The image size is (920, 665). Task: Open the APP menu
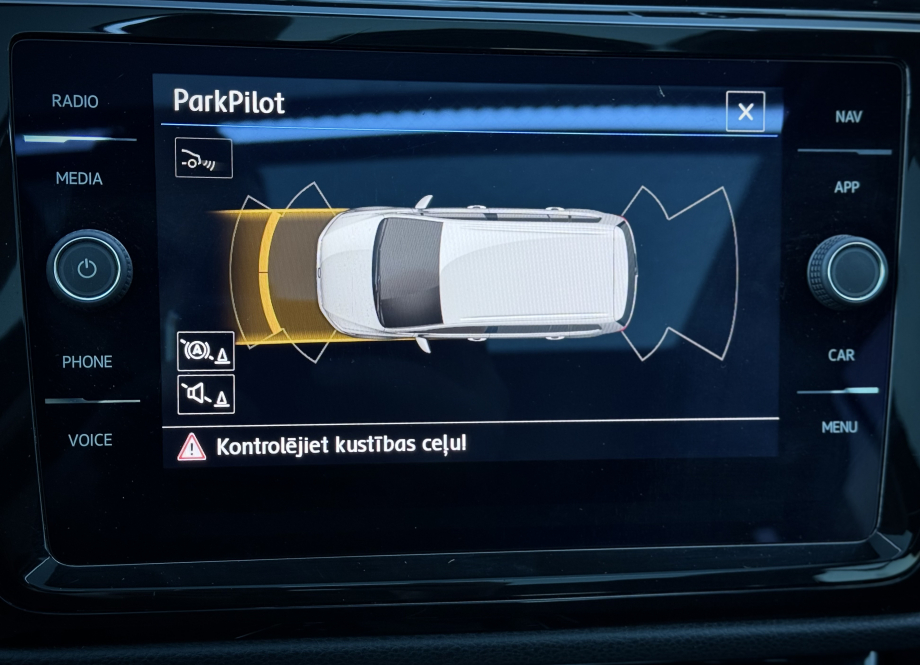(x=846, y=187)
